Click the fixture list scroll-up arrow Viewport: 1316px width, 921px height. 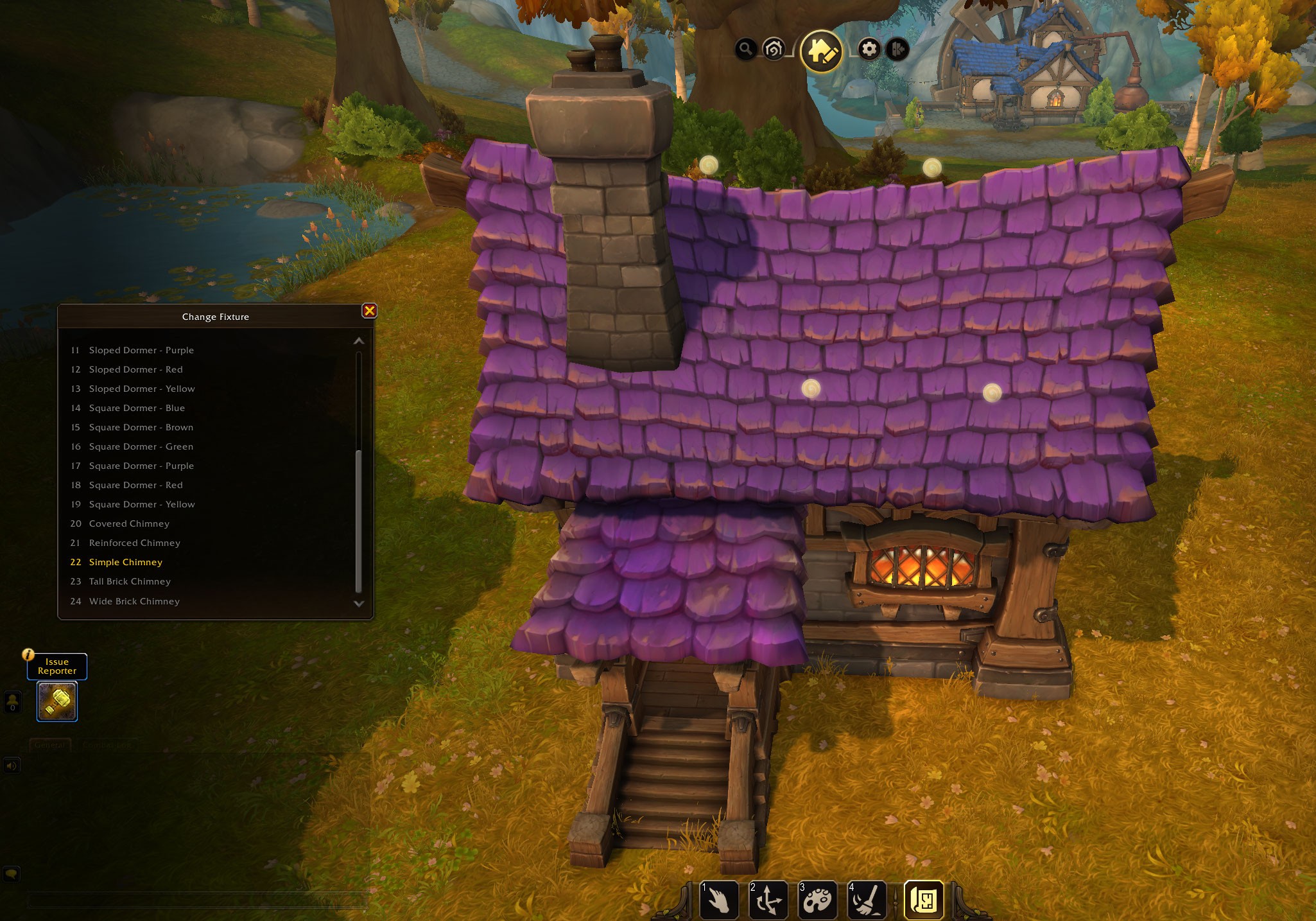(x=359, y=341)
